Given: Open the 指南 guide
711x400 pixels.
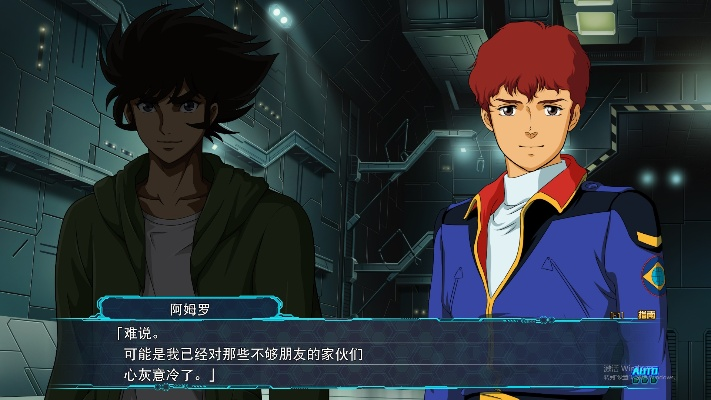Looking at the screenshot, I should 647,315.
